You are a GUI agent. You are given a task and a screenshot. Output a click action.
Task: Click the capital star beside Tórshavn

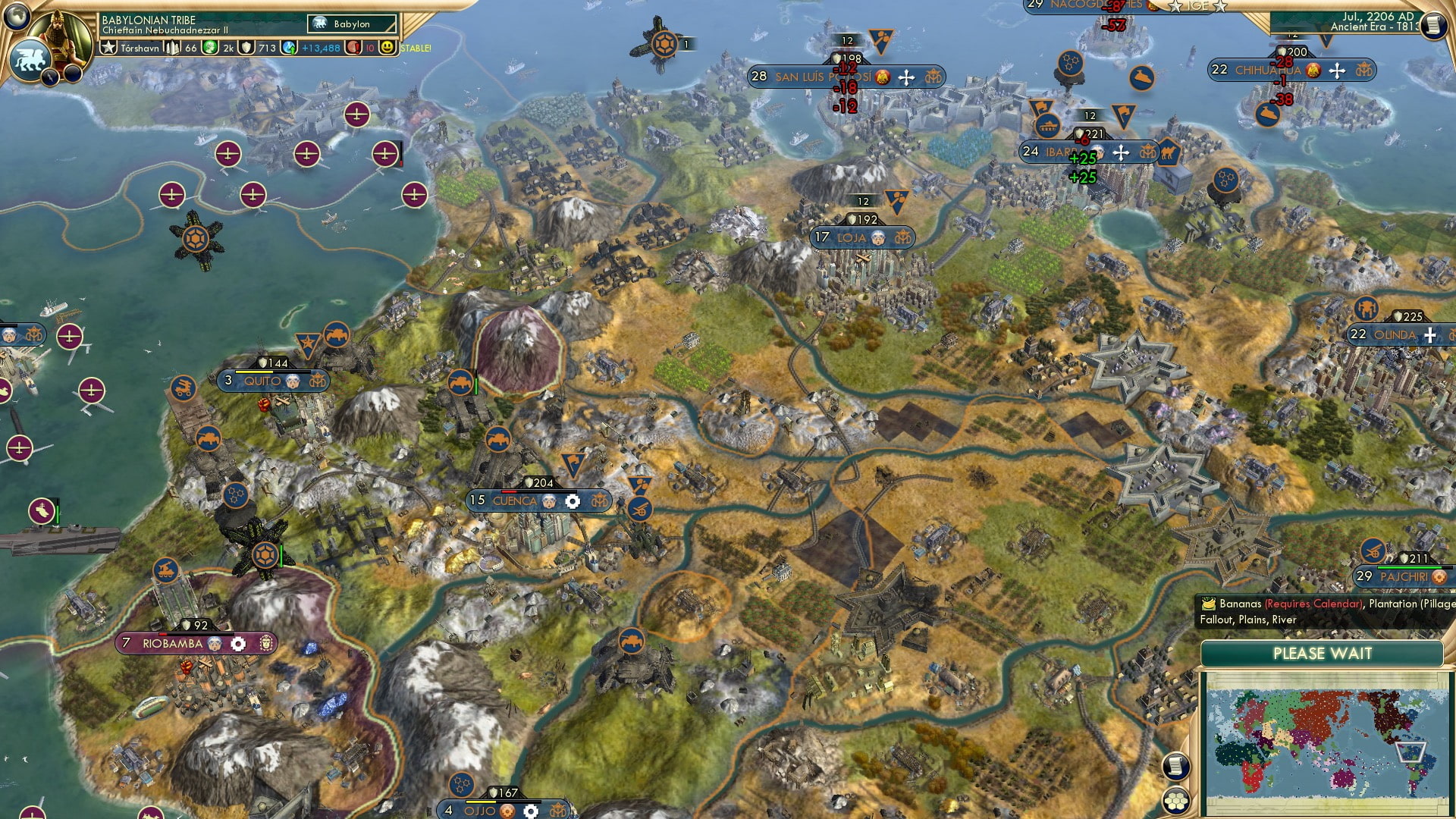[x=108, y=48]
